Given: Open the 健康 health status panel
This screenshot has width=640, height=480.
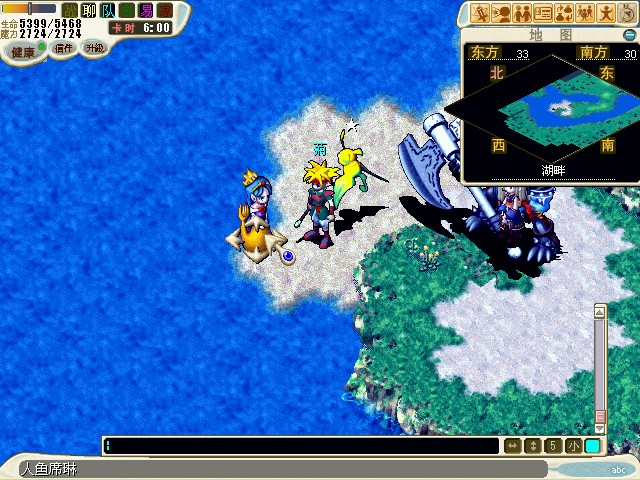Looking at the screenshot, I should (22, 51).
